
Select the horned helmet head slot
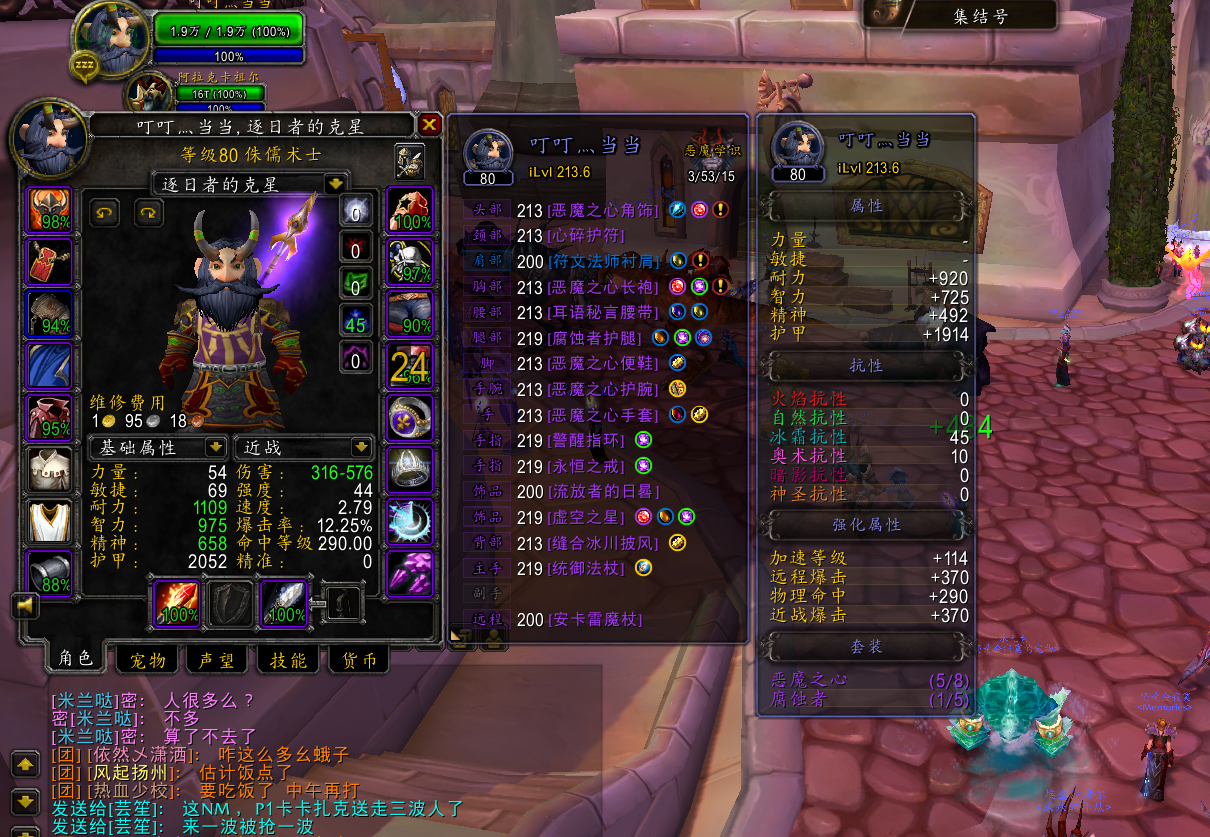(49, 210)
